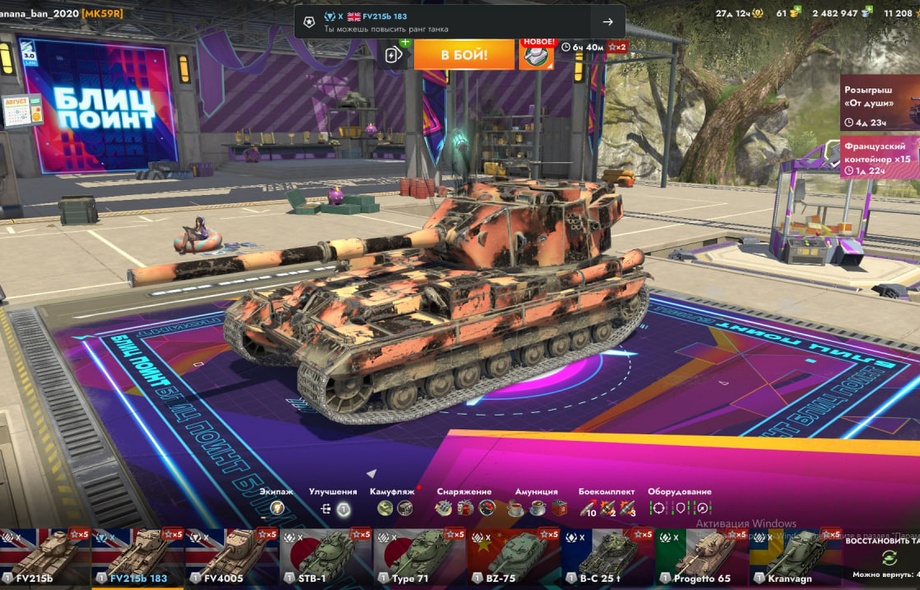Pick the STB-1 tank from carousel
Viewport: 920px width, 590px height.
326,558
